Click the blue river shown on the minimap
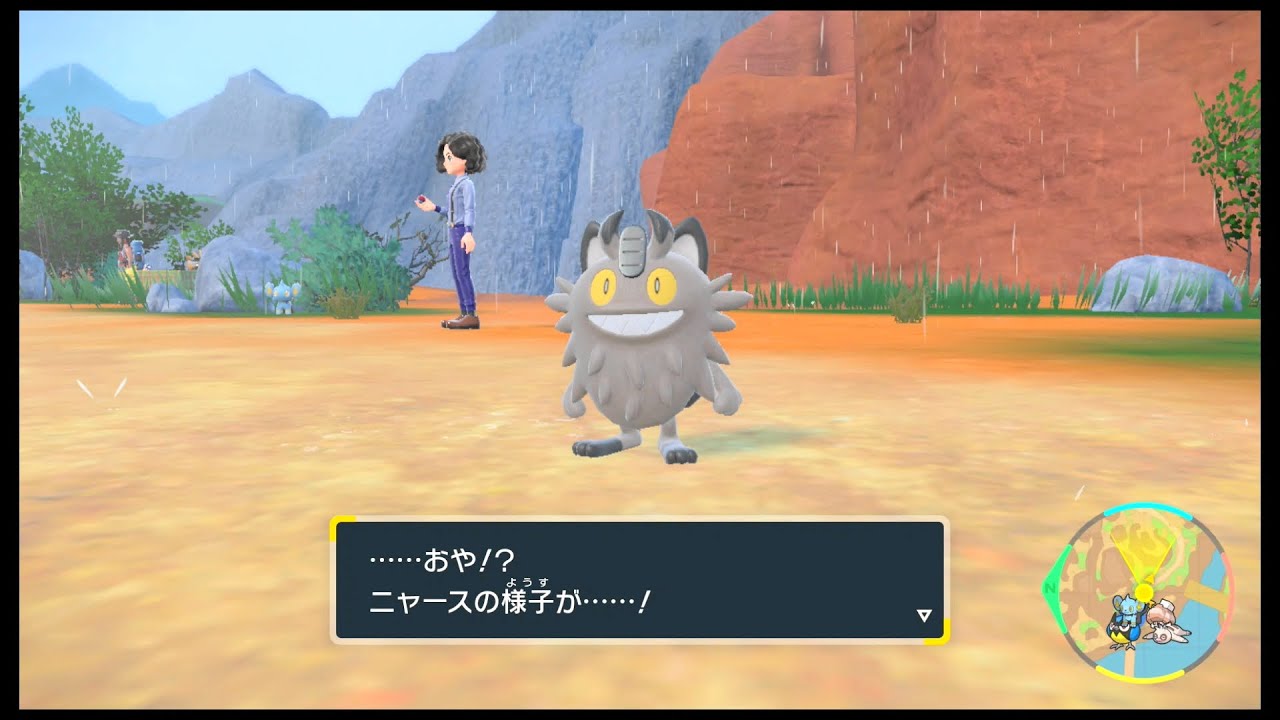1280x720 pixels. 1212,570
